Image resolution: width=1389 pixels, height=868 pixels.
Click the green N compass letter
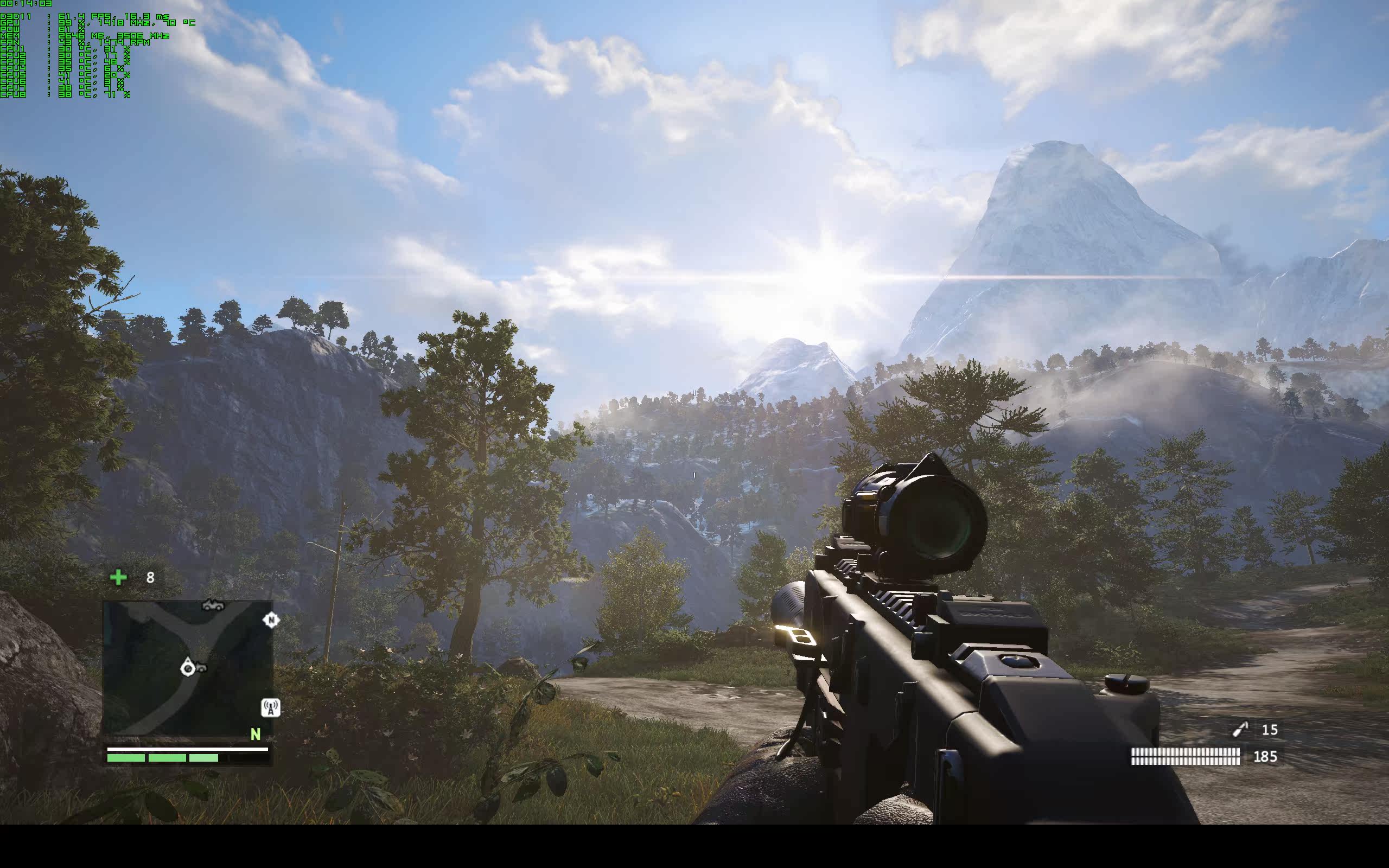point(256,734)
